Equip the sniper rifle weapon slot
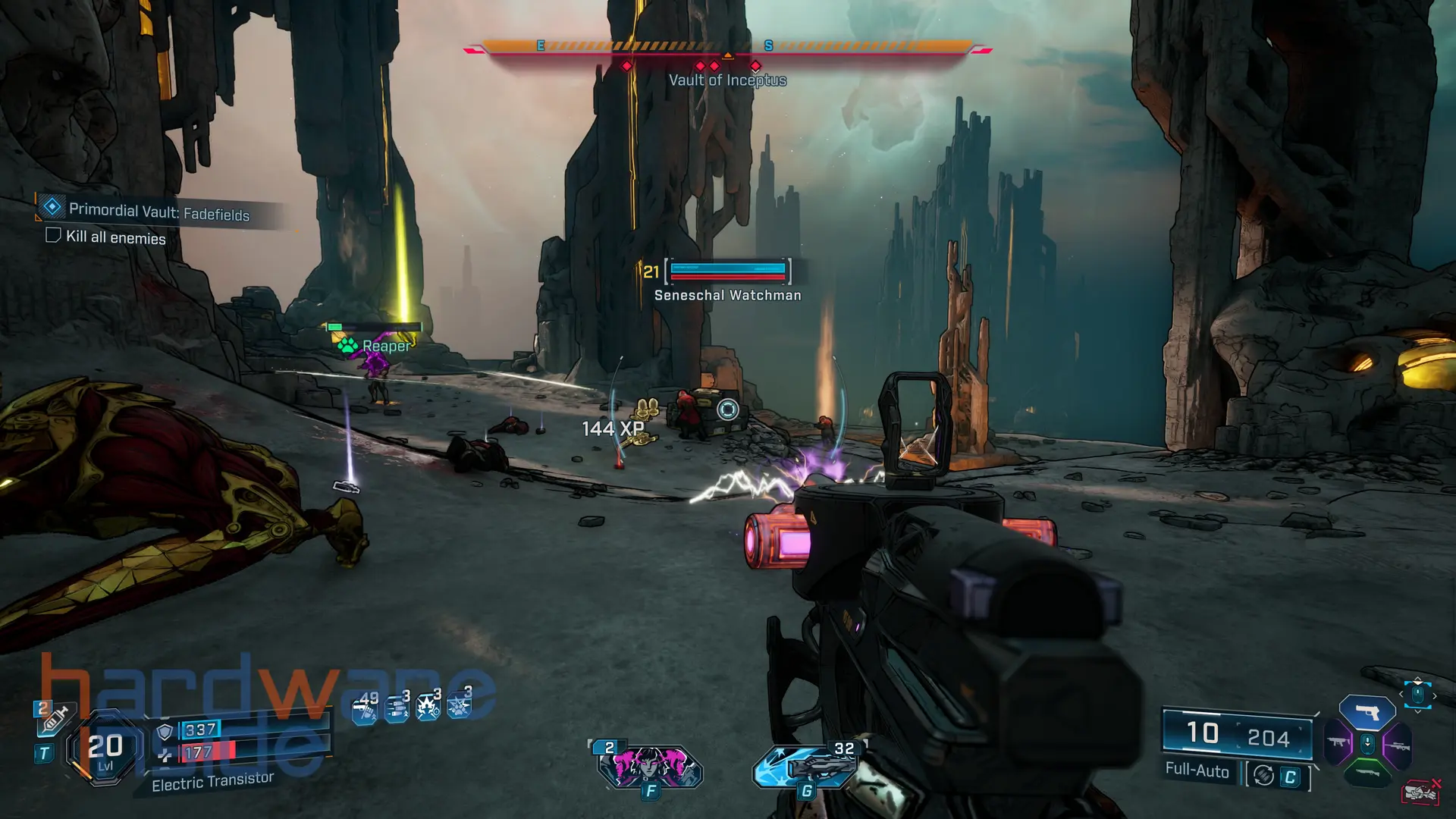 click(1397, 746)
